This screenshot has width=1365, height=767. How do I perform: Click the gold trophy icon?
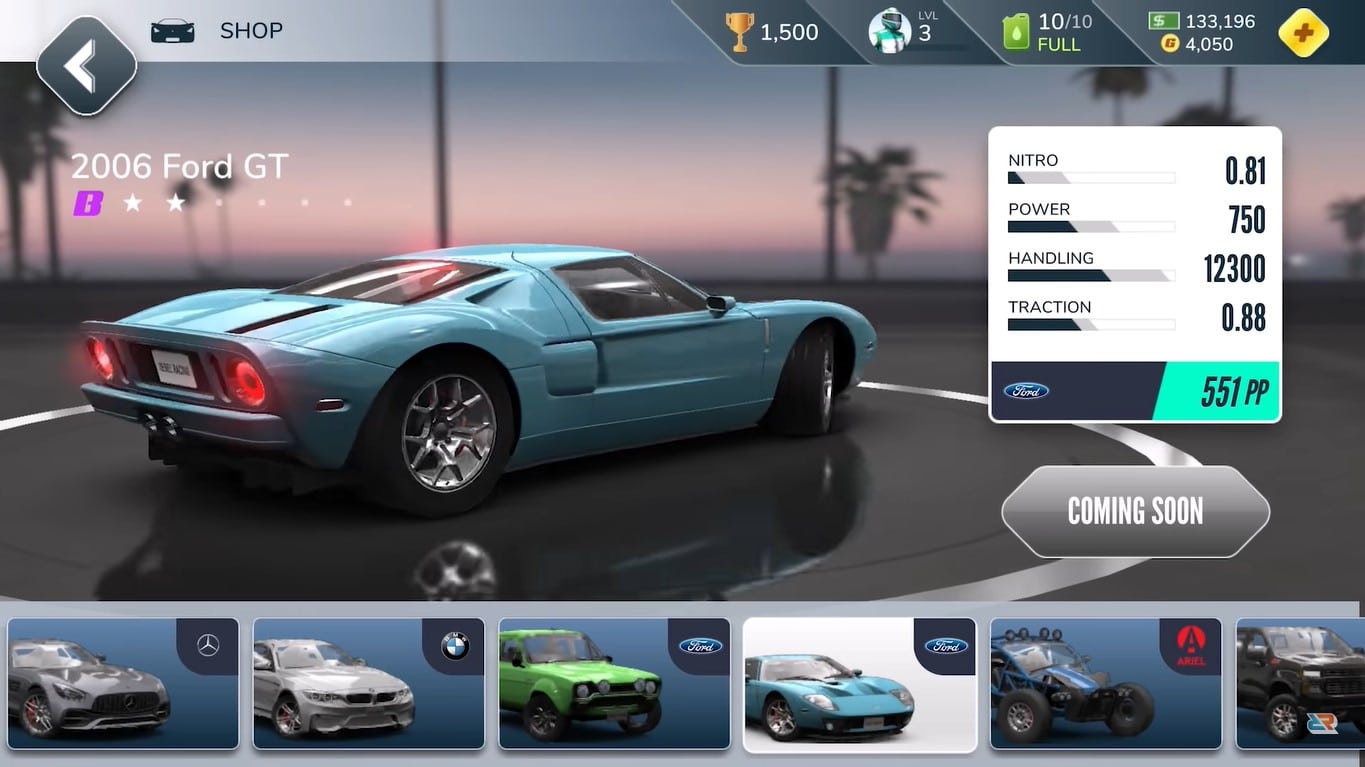click(740, 32)
